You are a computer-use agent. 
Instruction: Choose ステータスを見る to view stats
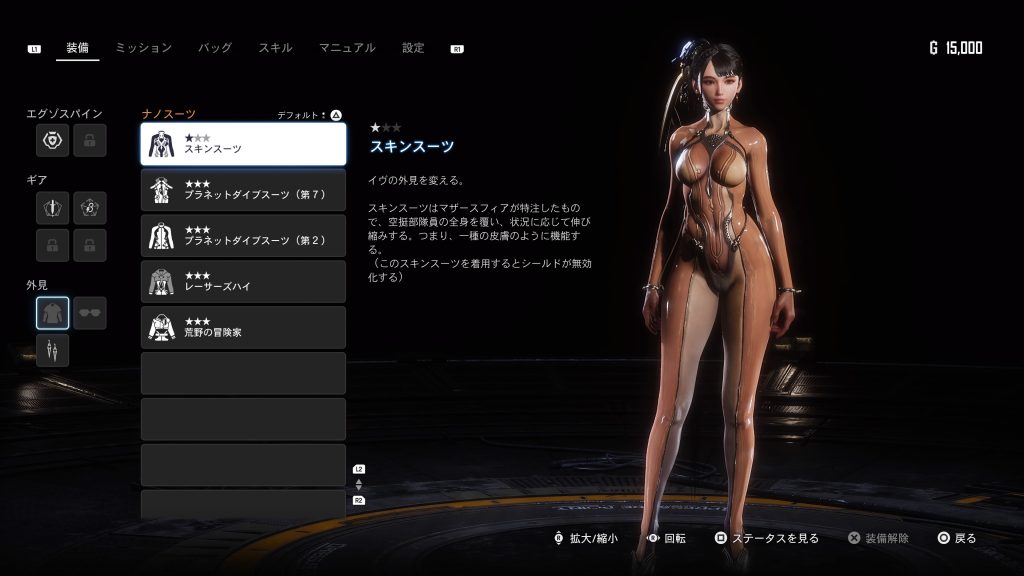coord(766,538)
